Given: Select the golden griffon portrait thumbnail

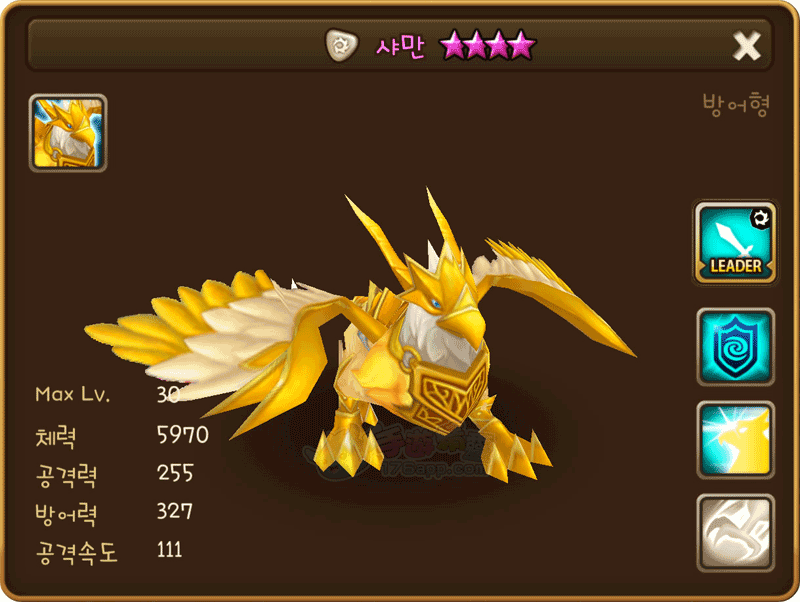Looking at the screenshot, I should tap(68, 133).
